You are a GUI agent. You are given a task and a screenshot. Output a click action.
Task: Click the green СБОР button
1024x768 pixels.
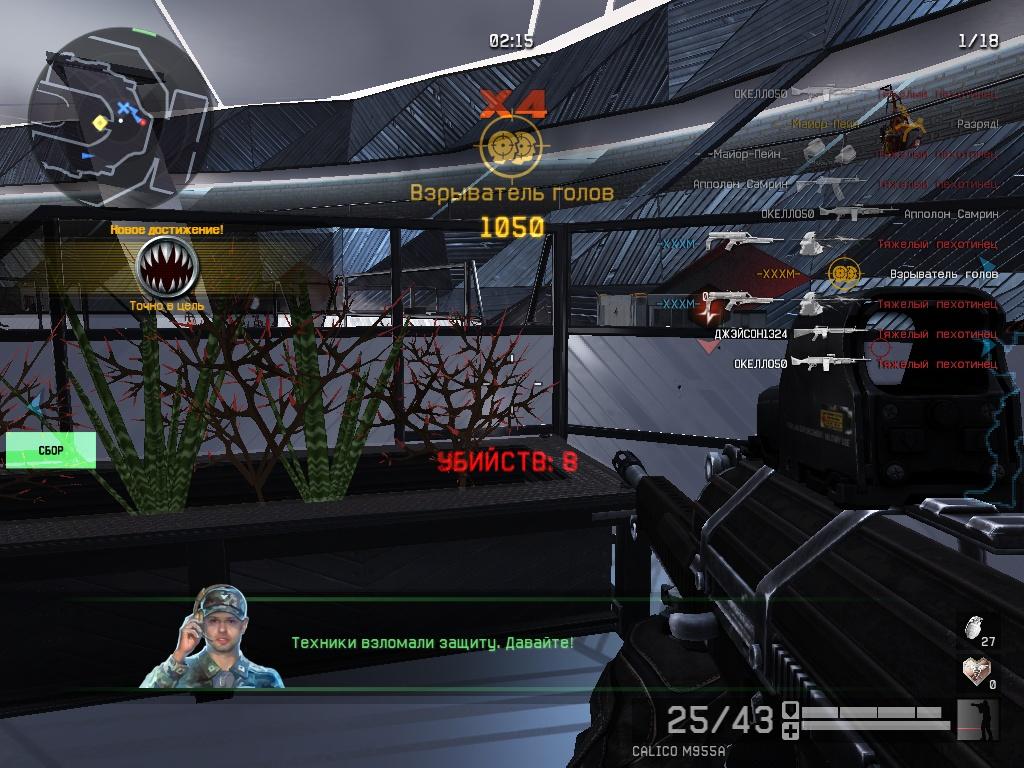[x=51, y=451]
